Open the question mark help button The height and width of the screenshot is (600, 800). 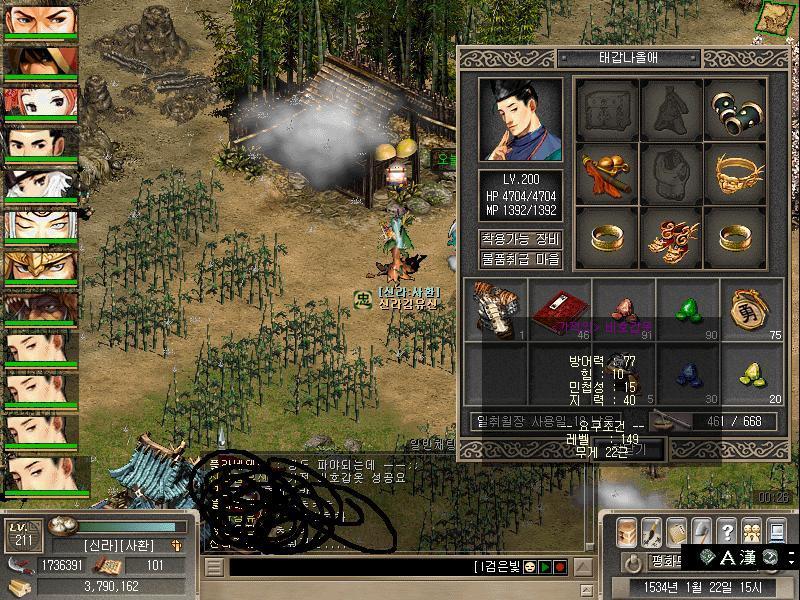pos(727,530)
